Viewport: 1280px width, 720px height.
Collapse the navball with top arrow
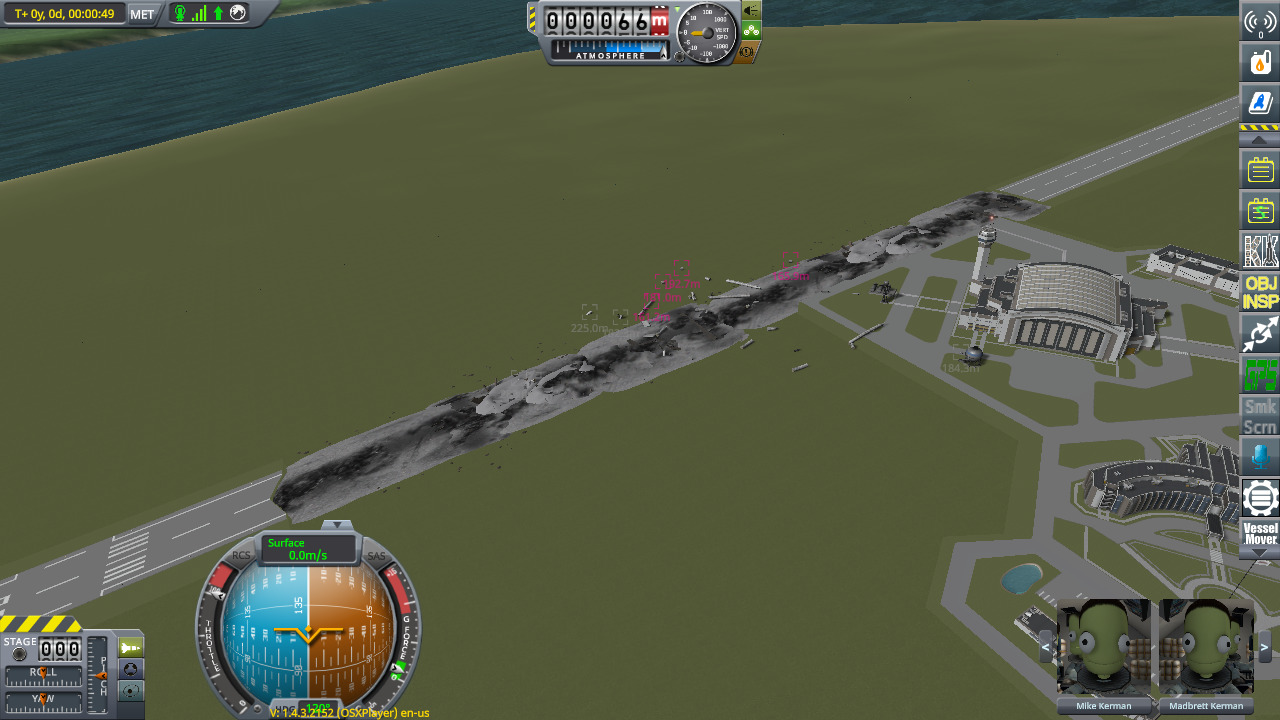click(x=337, y=525)
